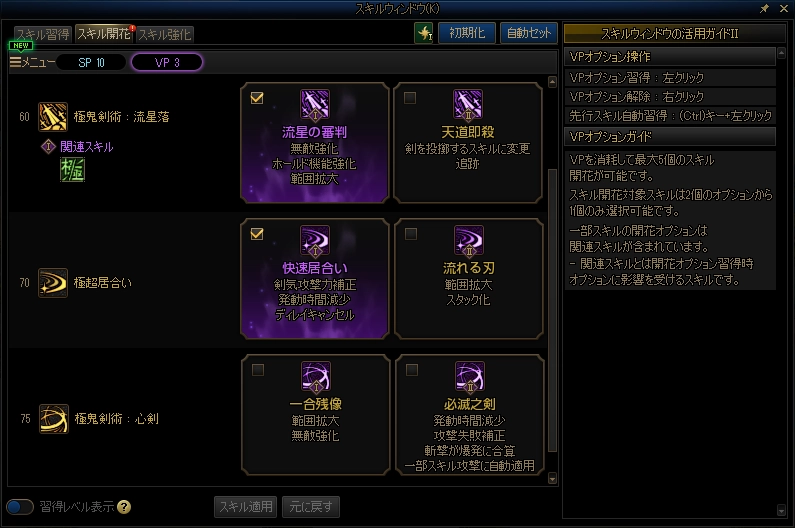The image size is (795, 528).
Task: Close the skill window with X
Action: pos(783,8)
